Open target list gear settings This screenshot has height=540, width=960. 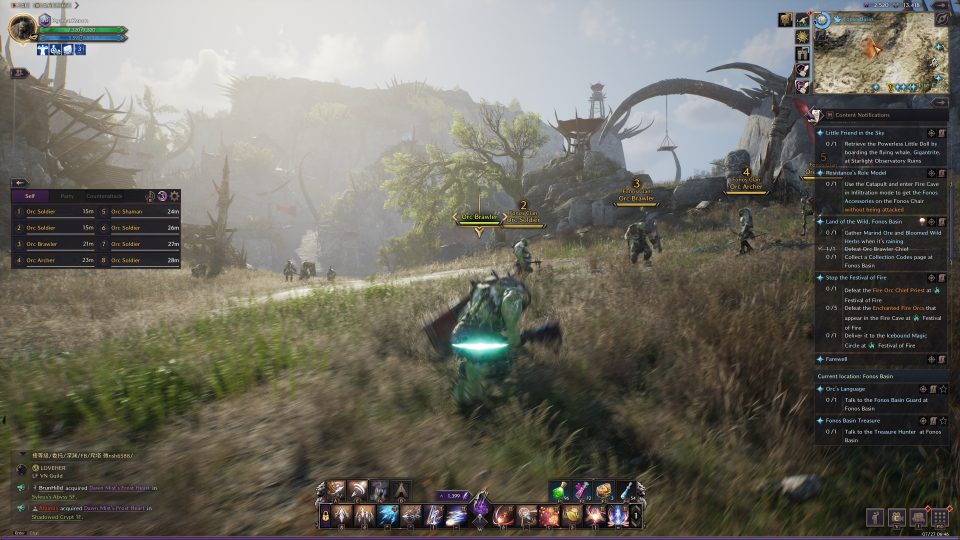pyautogui.click(x=175, y=196)
